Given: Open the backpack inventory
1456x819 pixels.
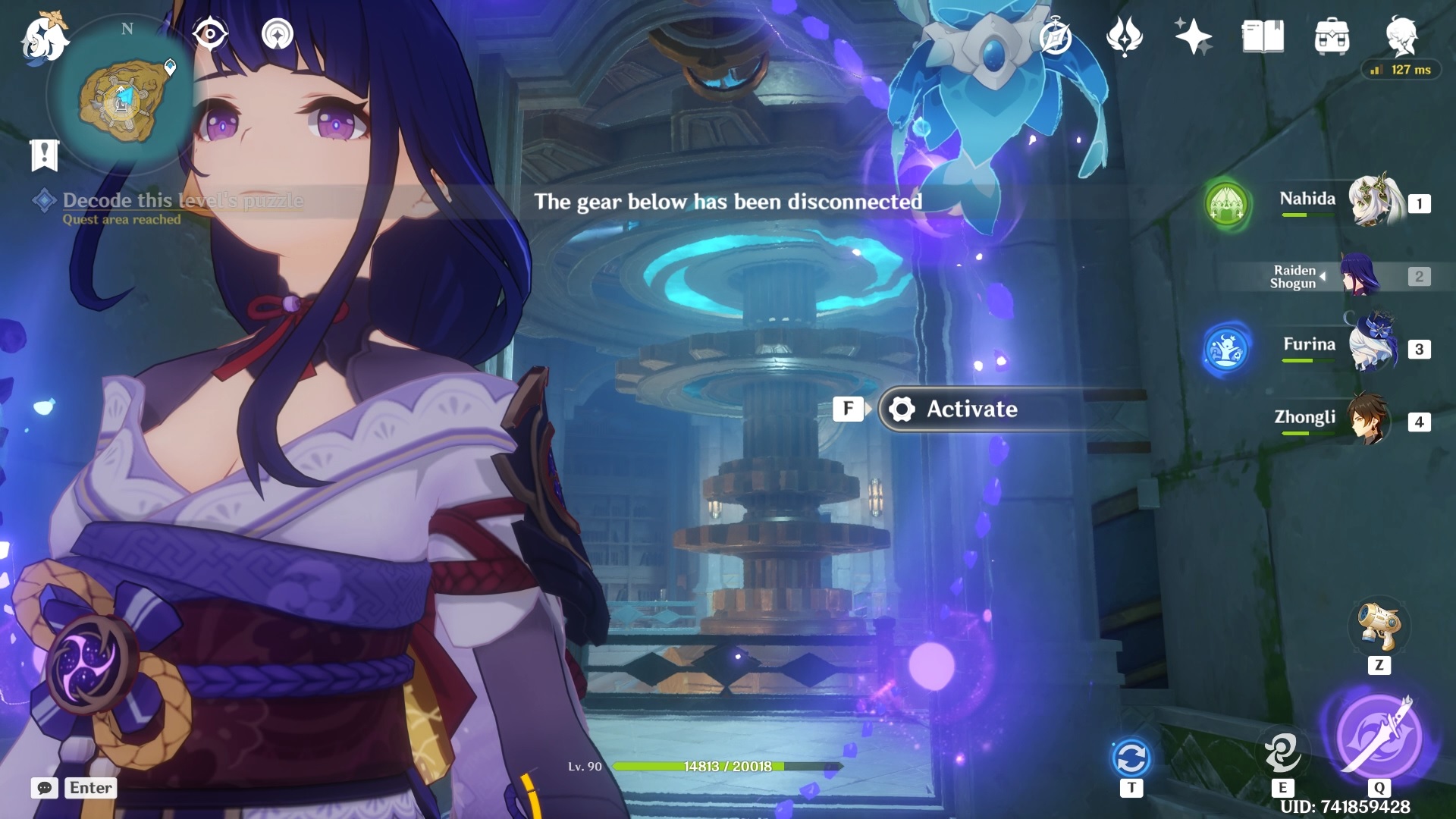Looking at the screenshot, I should point(1332,36).
